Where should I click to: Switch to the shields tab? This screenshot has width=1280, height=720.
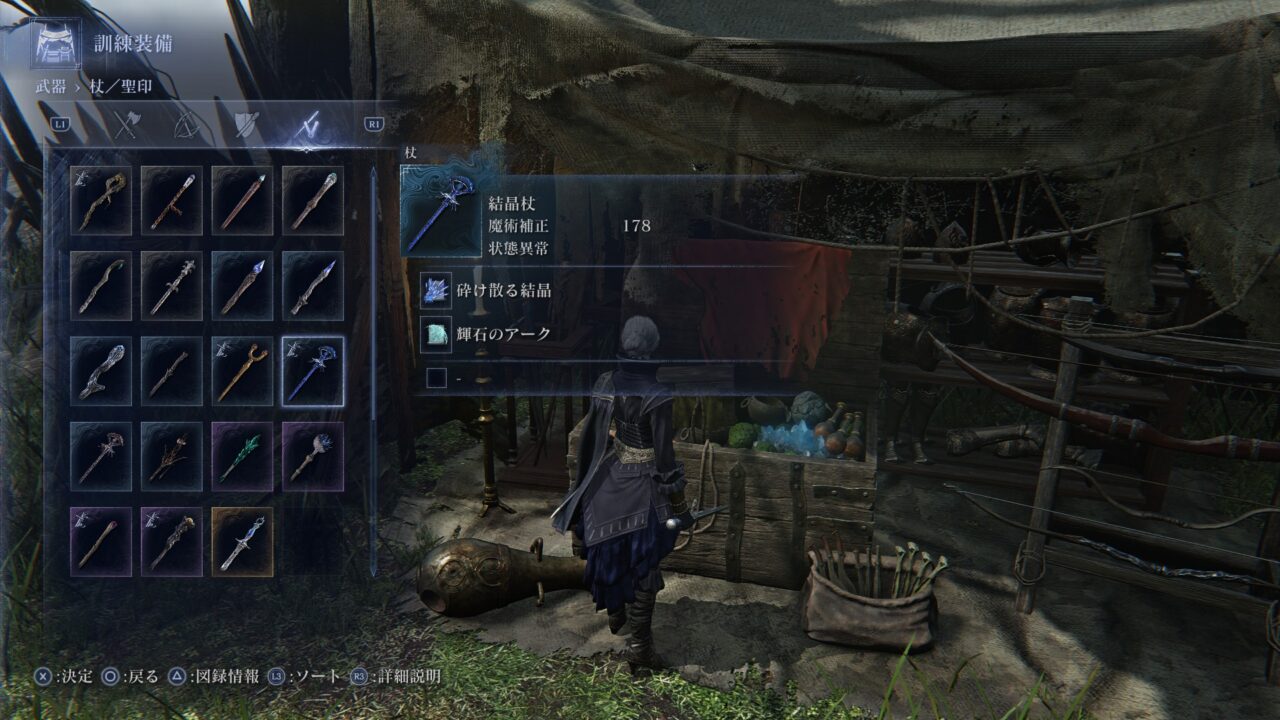(245, 124)
